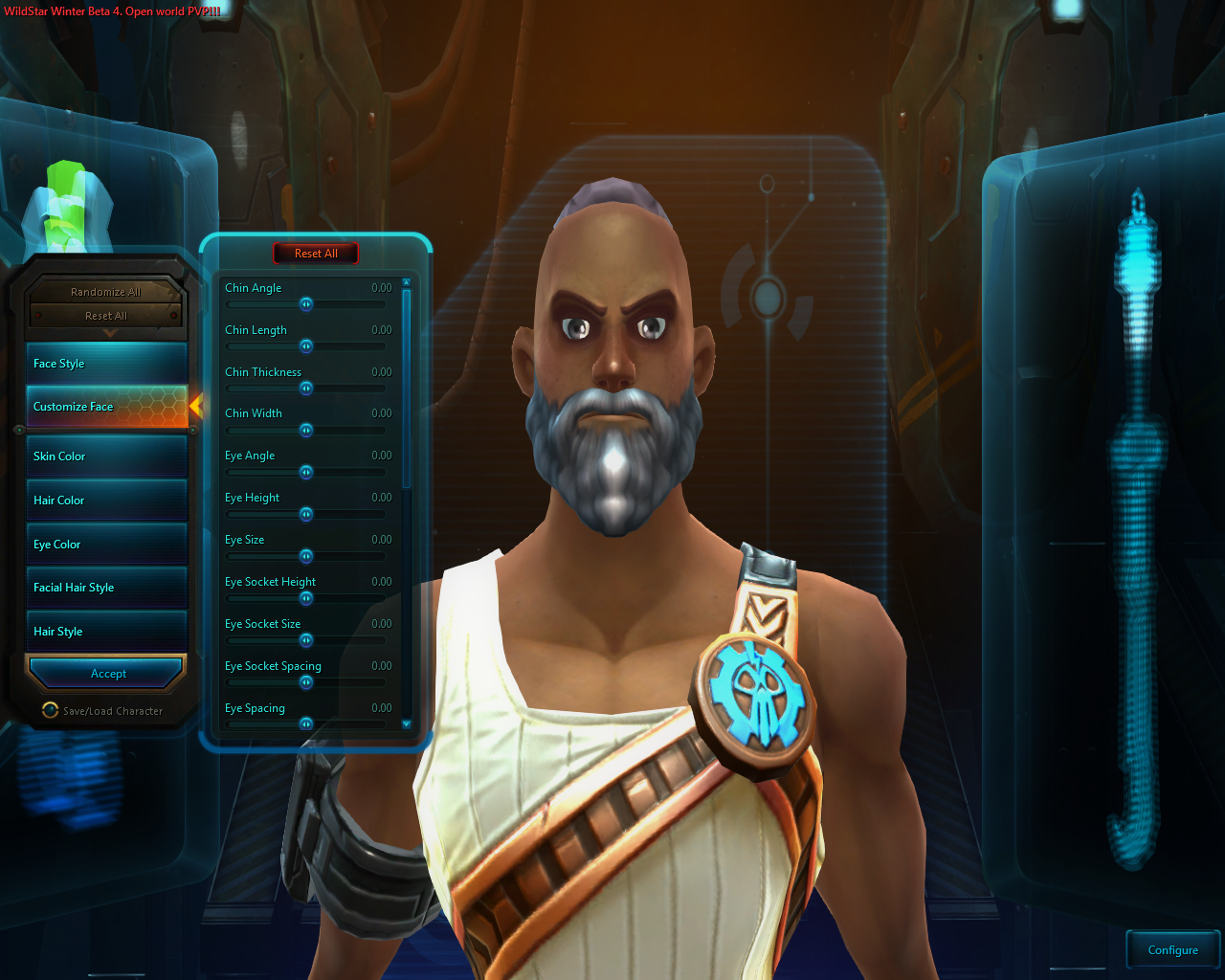Open the Hair Style options
Screen dimensions: 1225x980
(105, 631)
